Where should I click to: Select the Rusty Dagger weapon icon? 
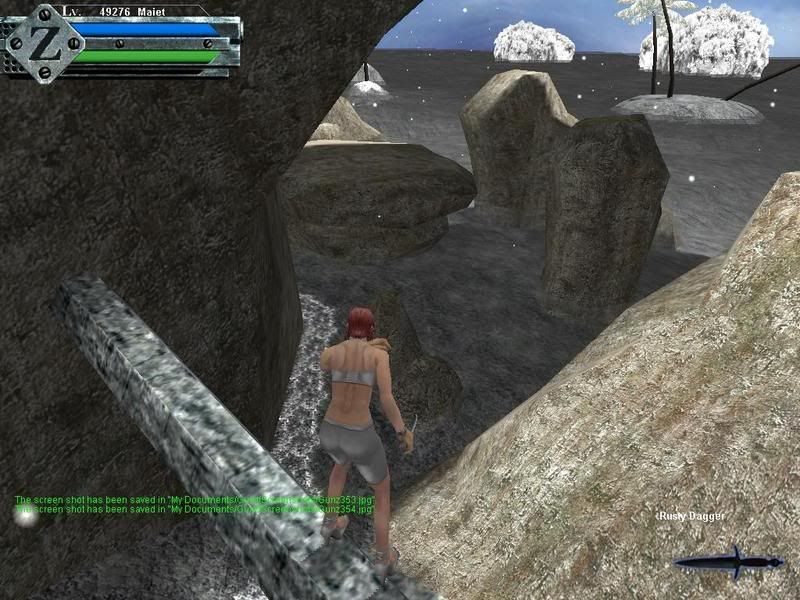coord(729,562)
